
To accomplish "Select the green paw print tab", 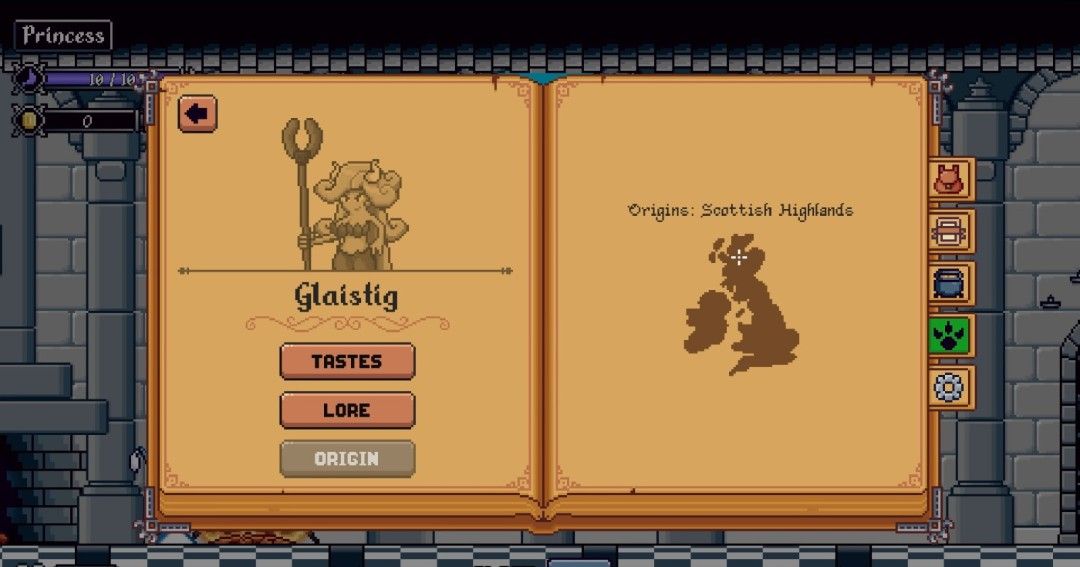I will 947,335.
